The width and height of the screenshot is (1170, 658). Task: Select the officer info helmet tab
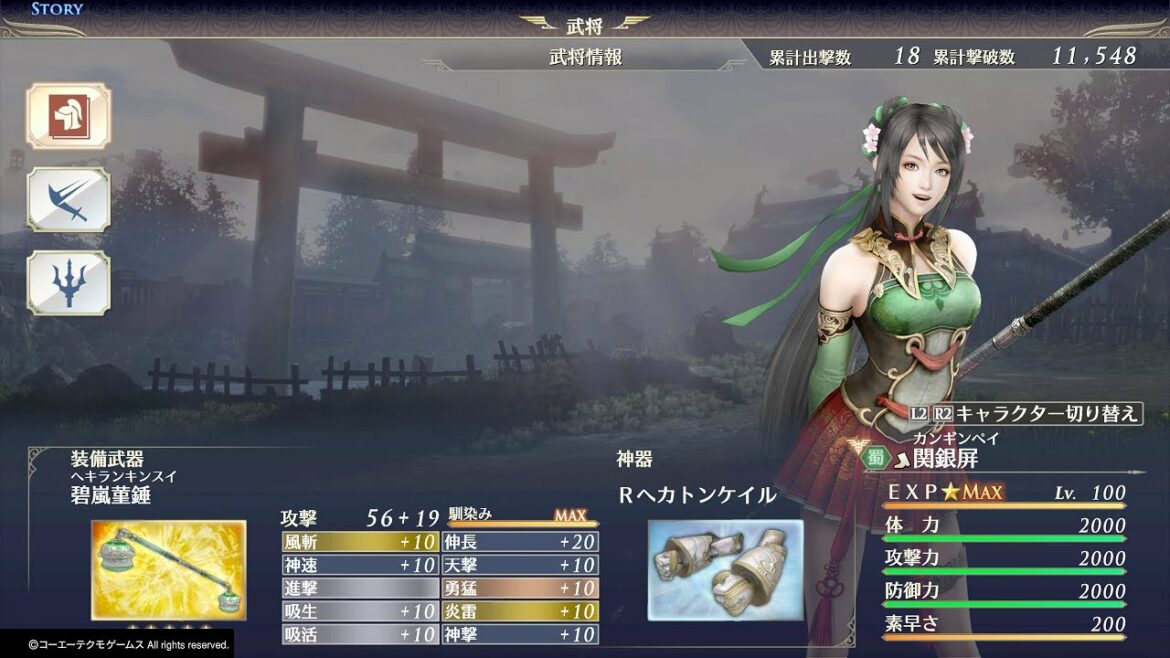point(68,116)
